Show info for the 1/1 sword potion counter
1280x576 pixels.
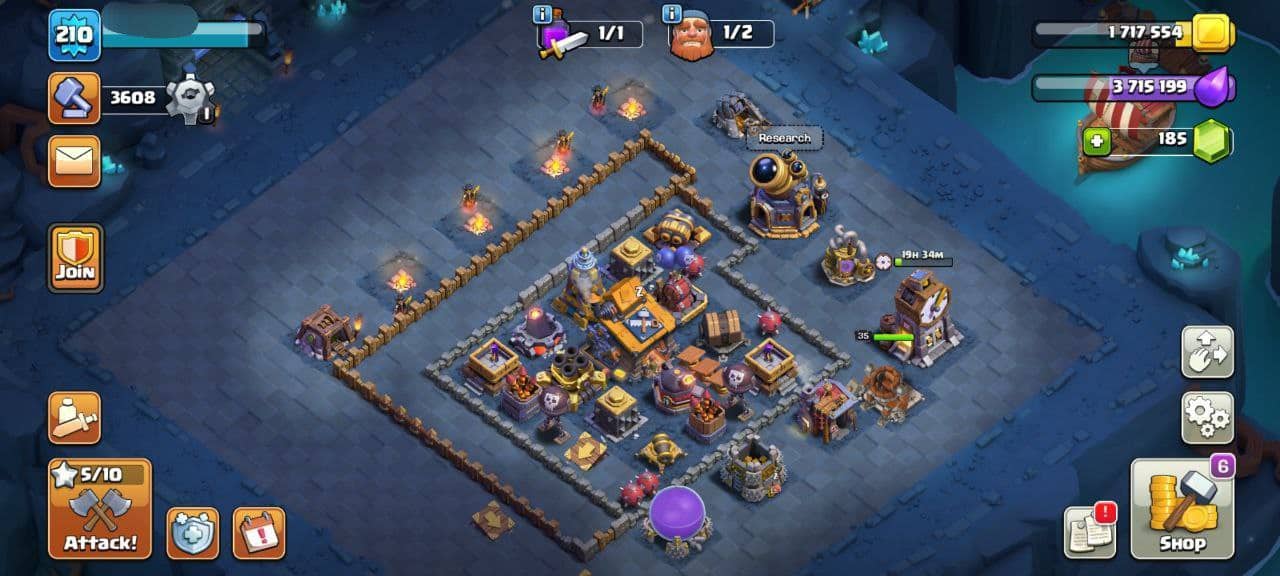click(x=543, y=14)
